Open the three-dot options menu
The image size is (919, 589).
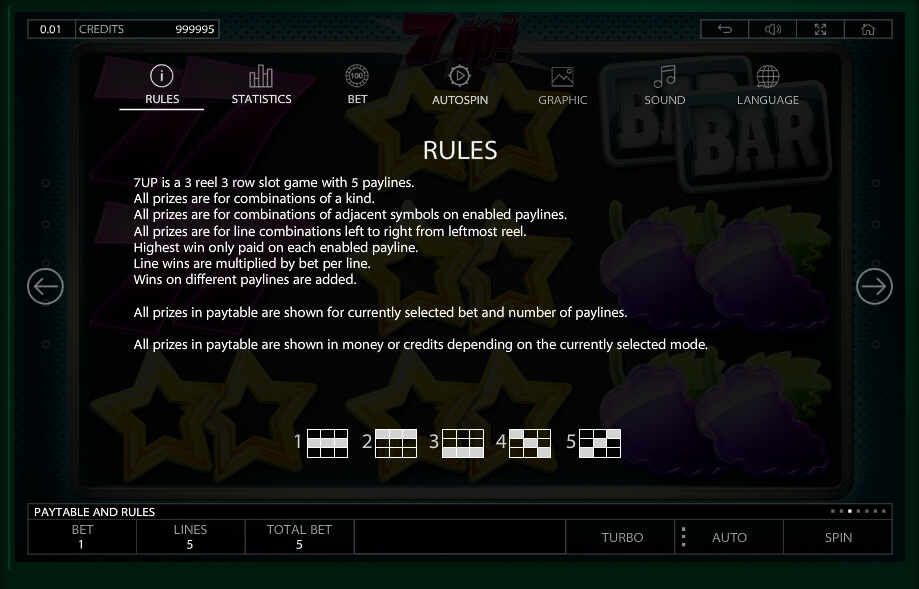coord(684,537)
